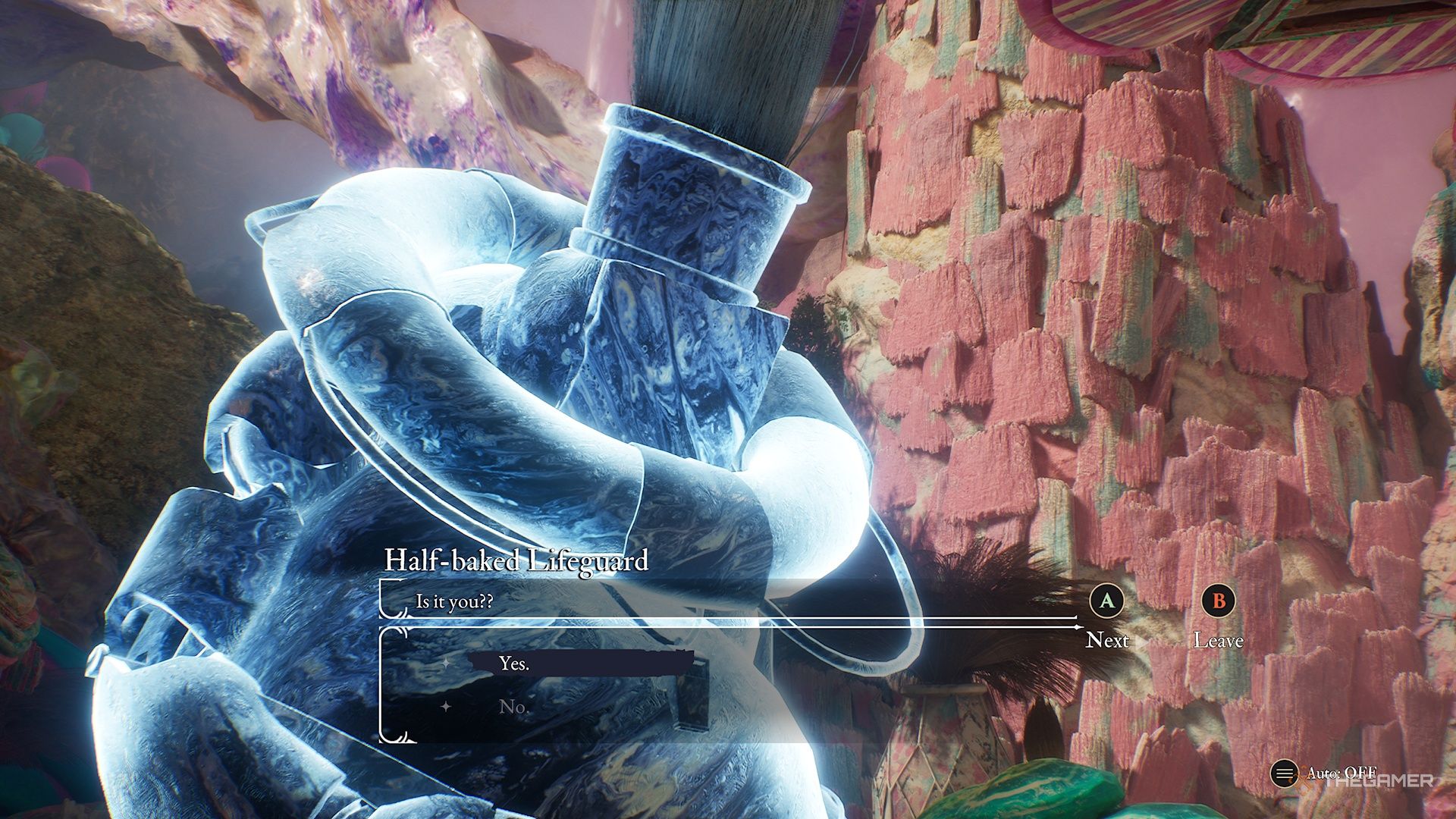Select the "No." dialogue option

[513, 707]
